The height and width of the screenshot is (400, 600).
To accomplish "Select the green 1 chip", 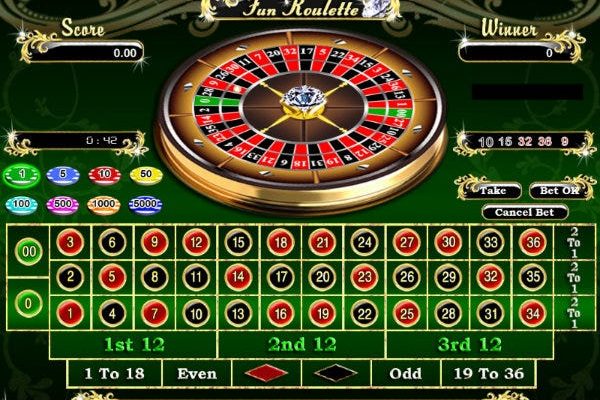I will [20, 175].
